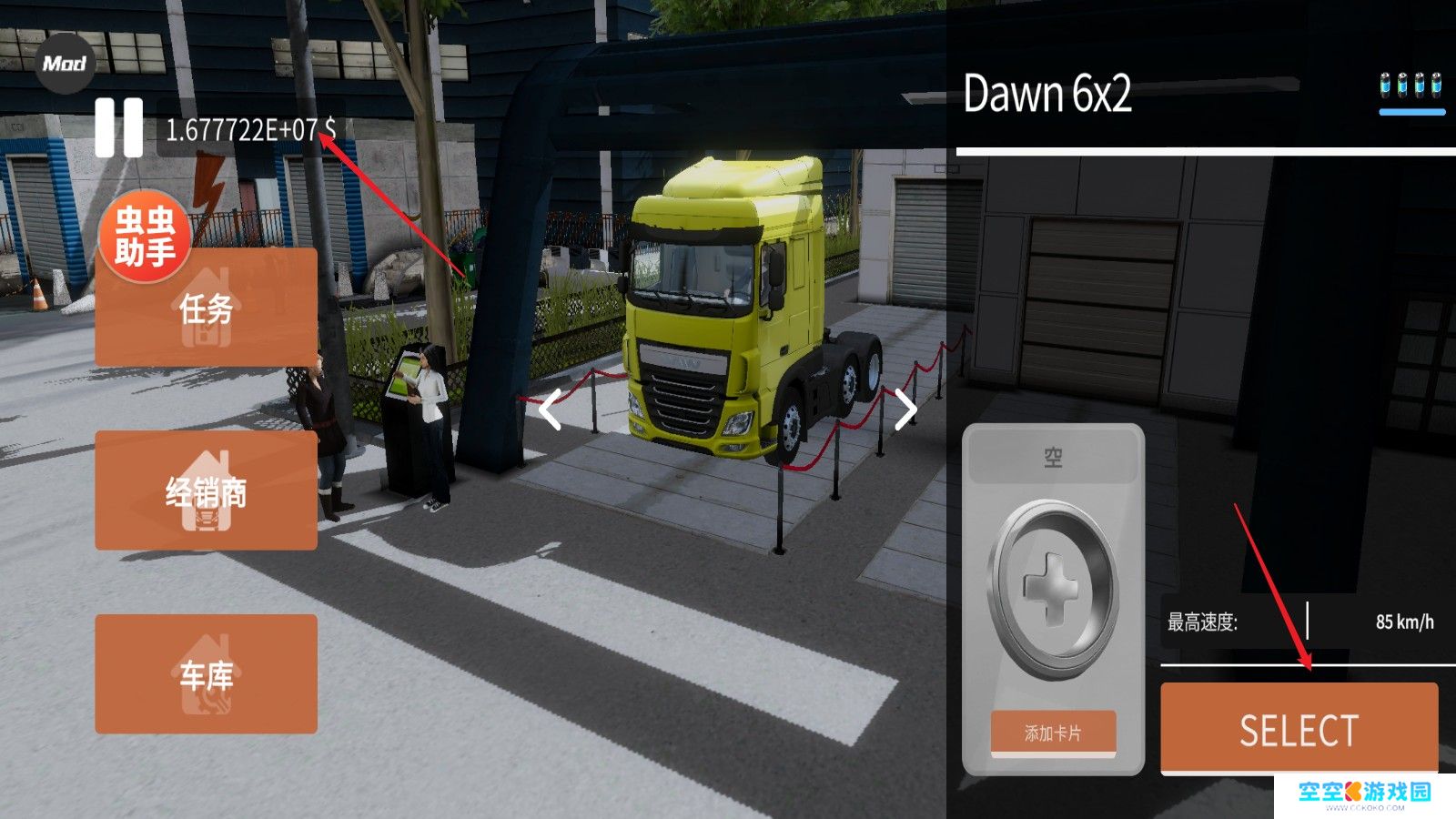Tap the 添加卡片 add card button

click(x=1053, y=733)
